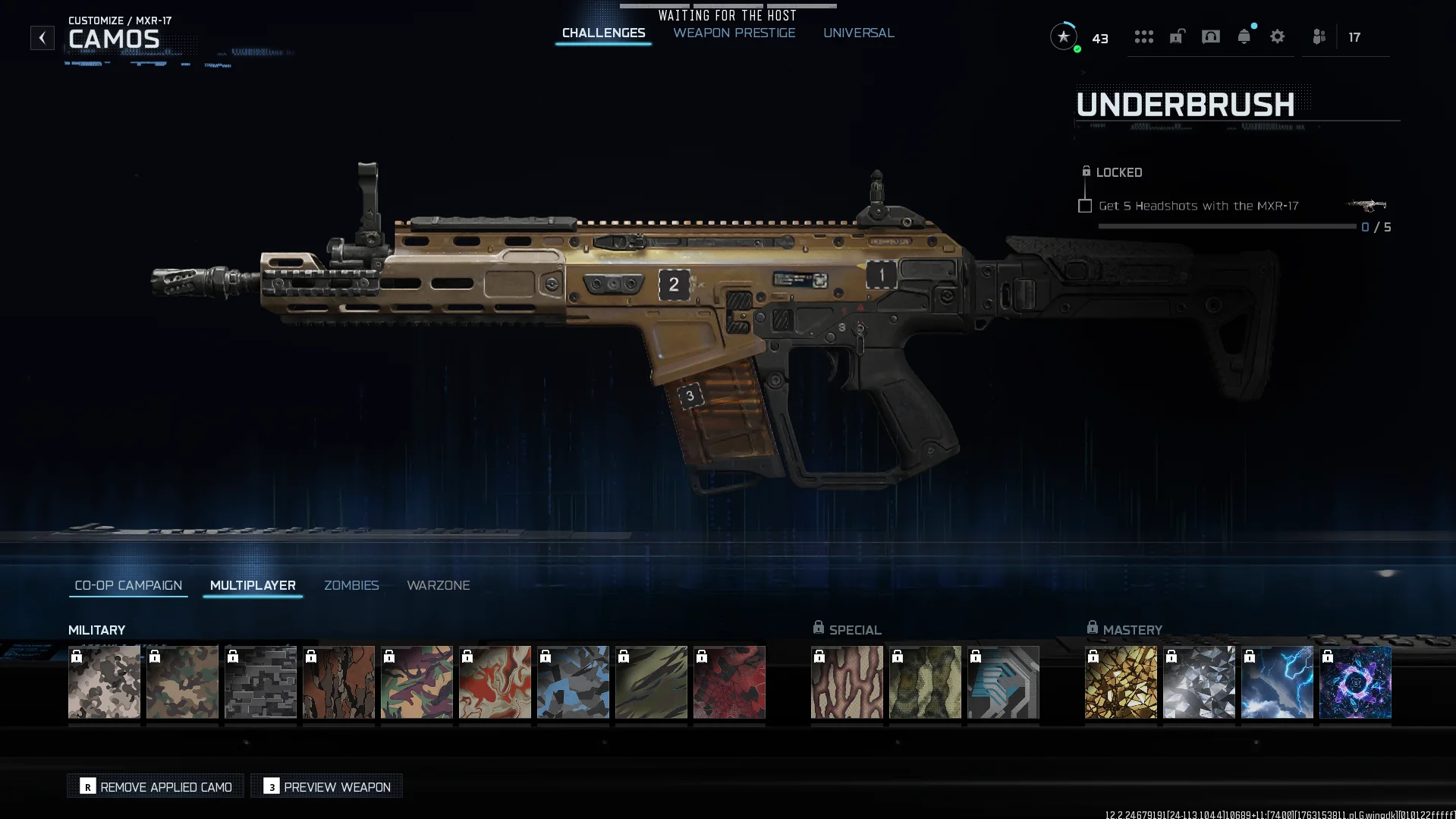The image size is (1456, 819).
Task: Pick the blue lightning mastery camo
Action: click(1277, 682)
